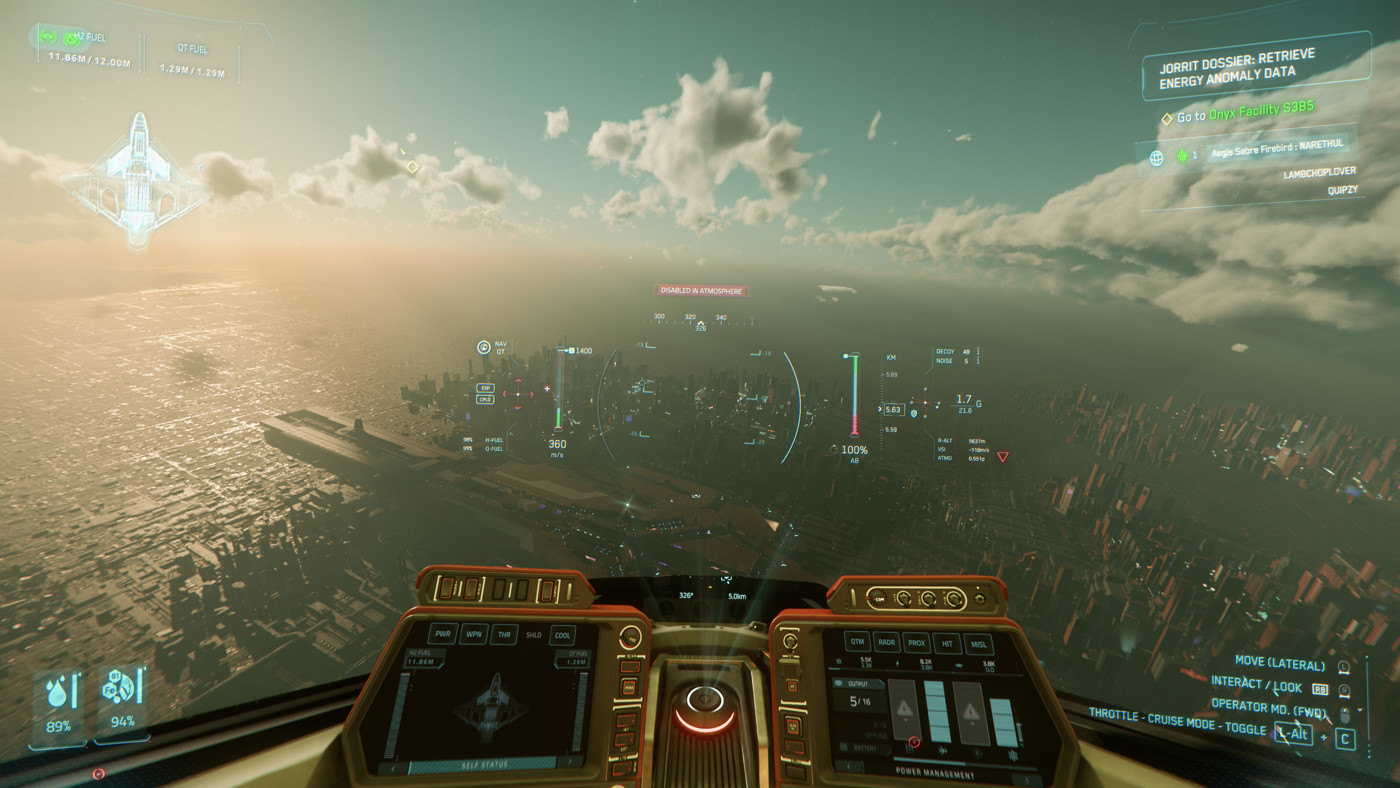Click the weapons power icon below the power sliders
Screen dimensions: 1400x788
point(910,750)
